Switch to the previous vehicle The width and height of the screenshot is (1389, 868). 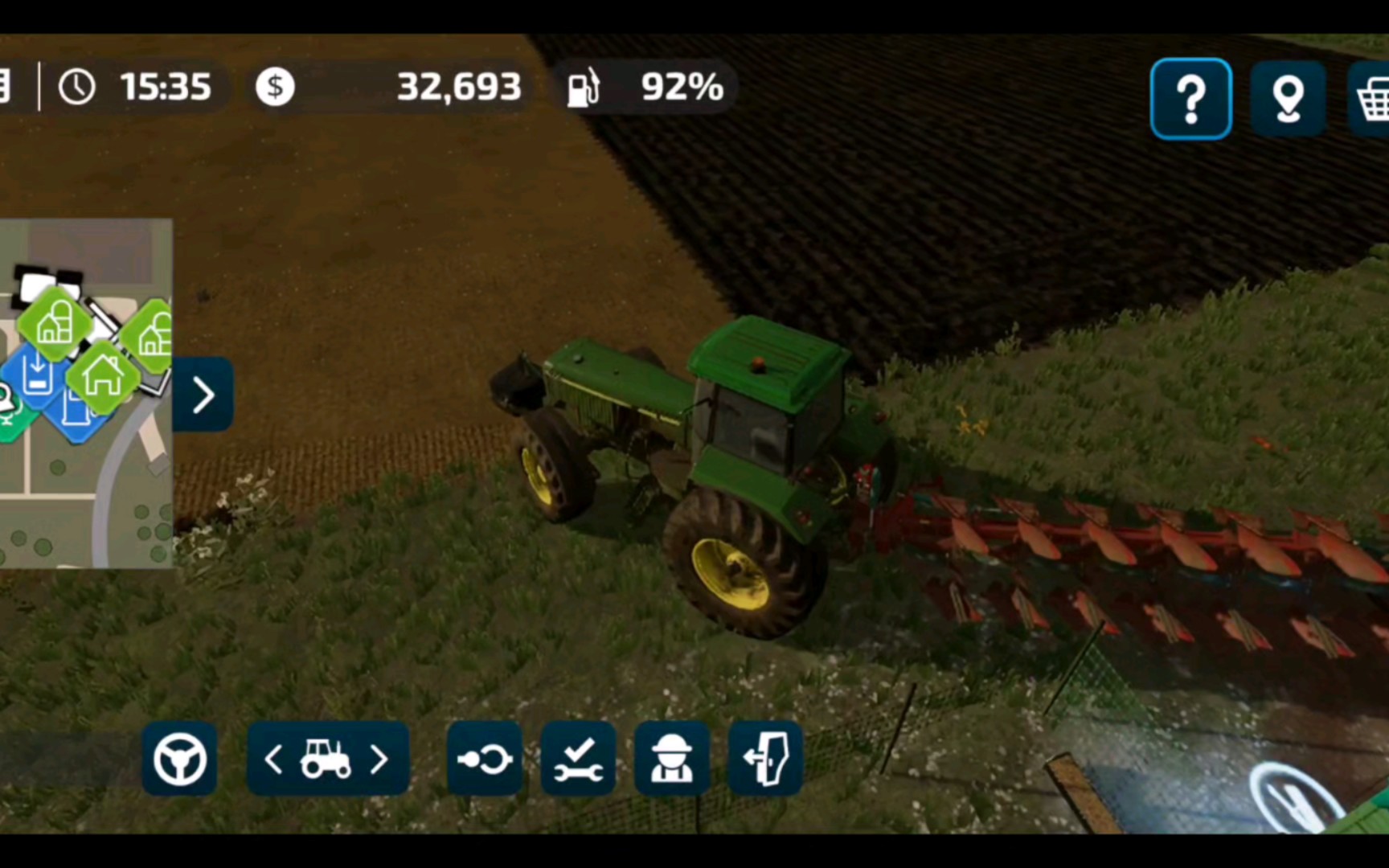273,759
